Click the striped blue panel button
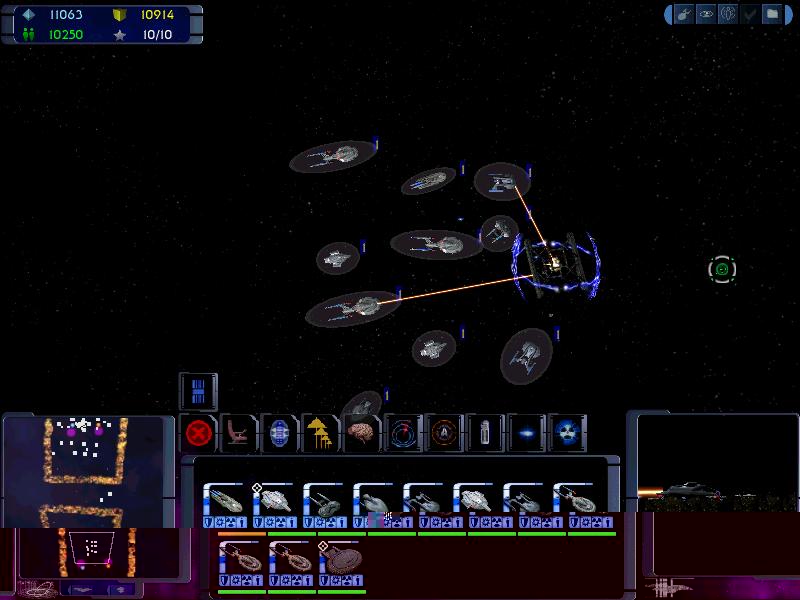This screenshot has width=800, height=600. coord(198,391)
